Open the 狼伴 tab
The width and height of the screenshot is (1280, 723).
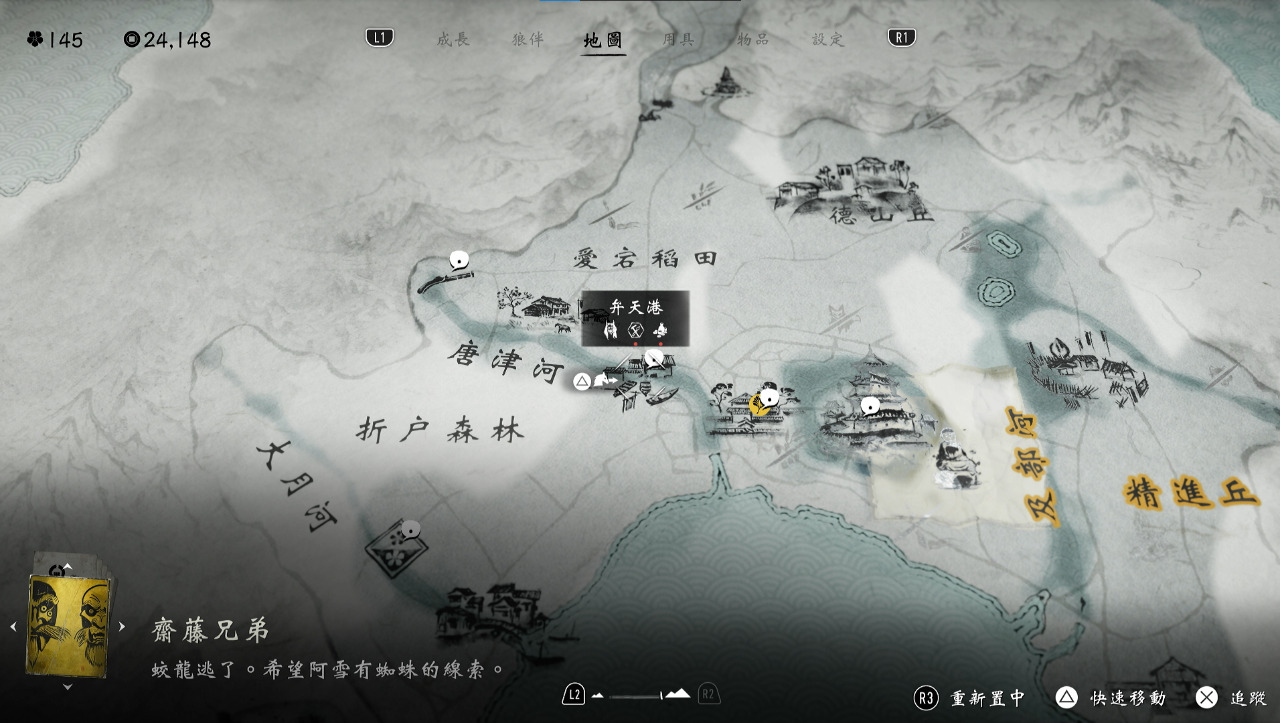point(527,40)
